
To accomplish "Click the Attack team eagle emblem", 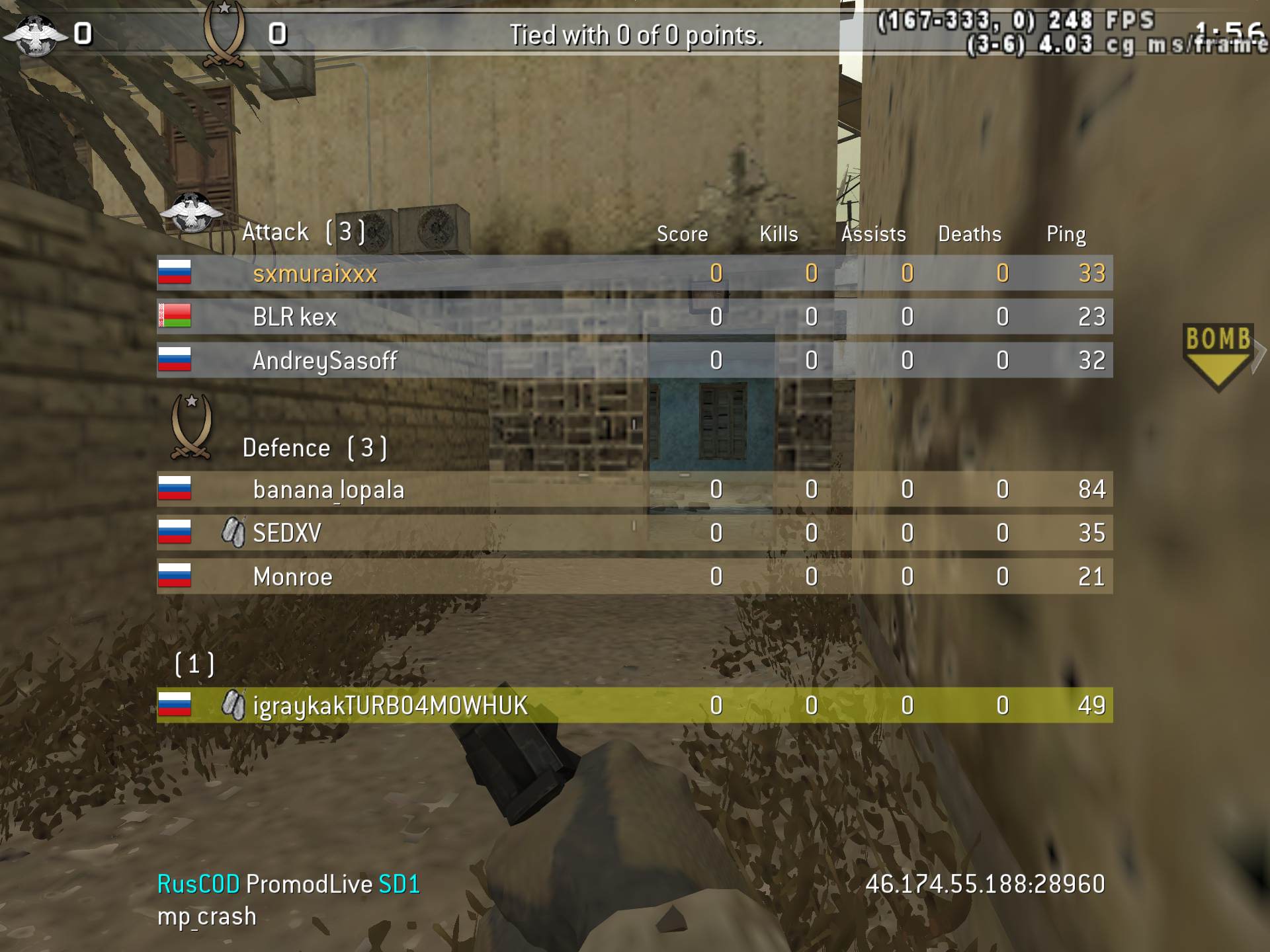I will 191,214.
